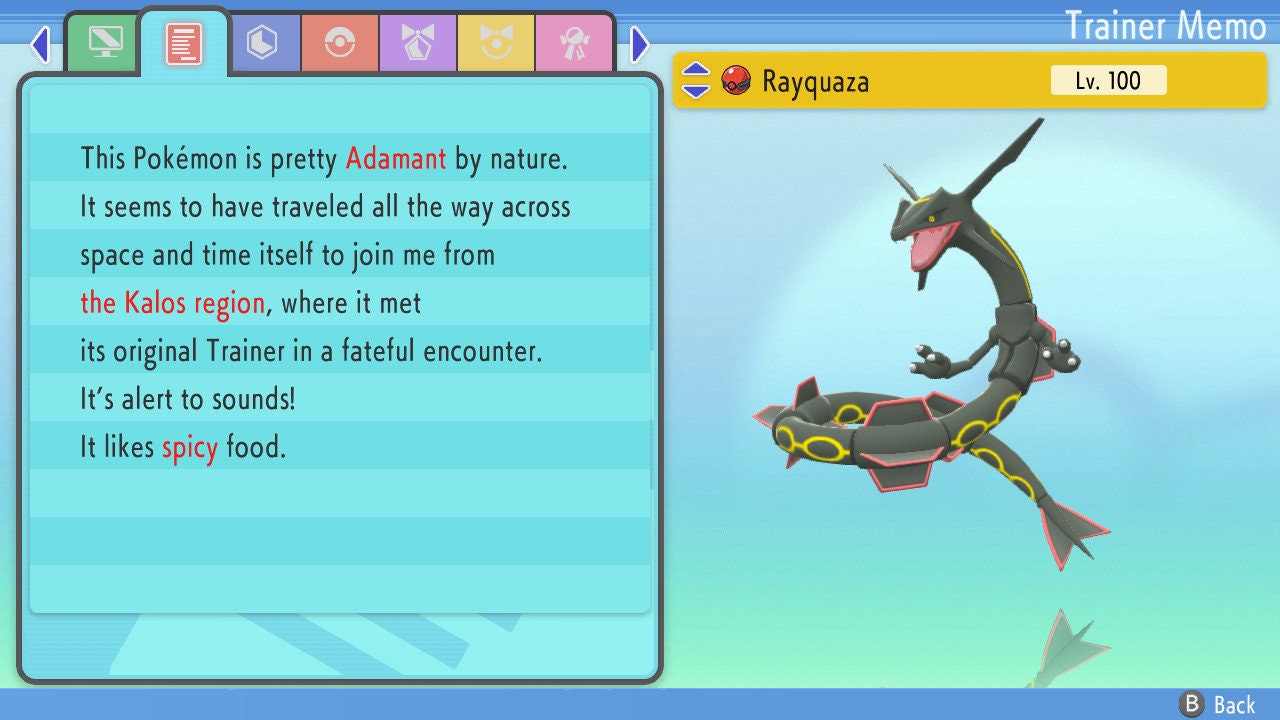Open the blue hexagon stats tab

coord(262,42)
